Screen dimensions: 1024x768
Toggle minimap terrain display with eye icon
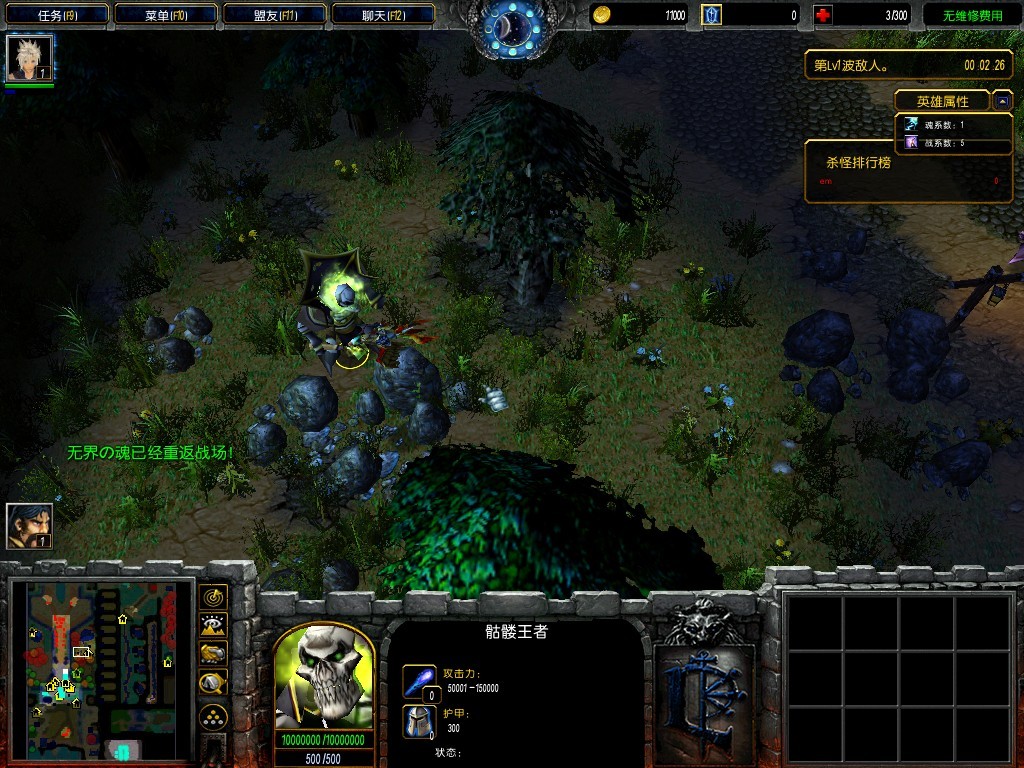[x=213, y=626]
